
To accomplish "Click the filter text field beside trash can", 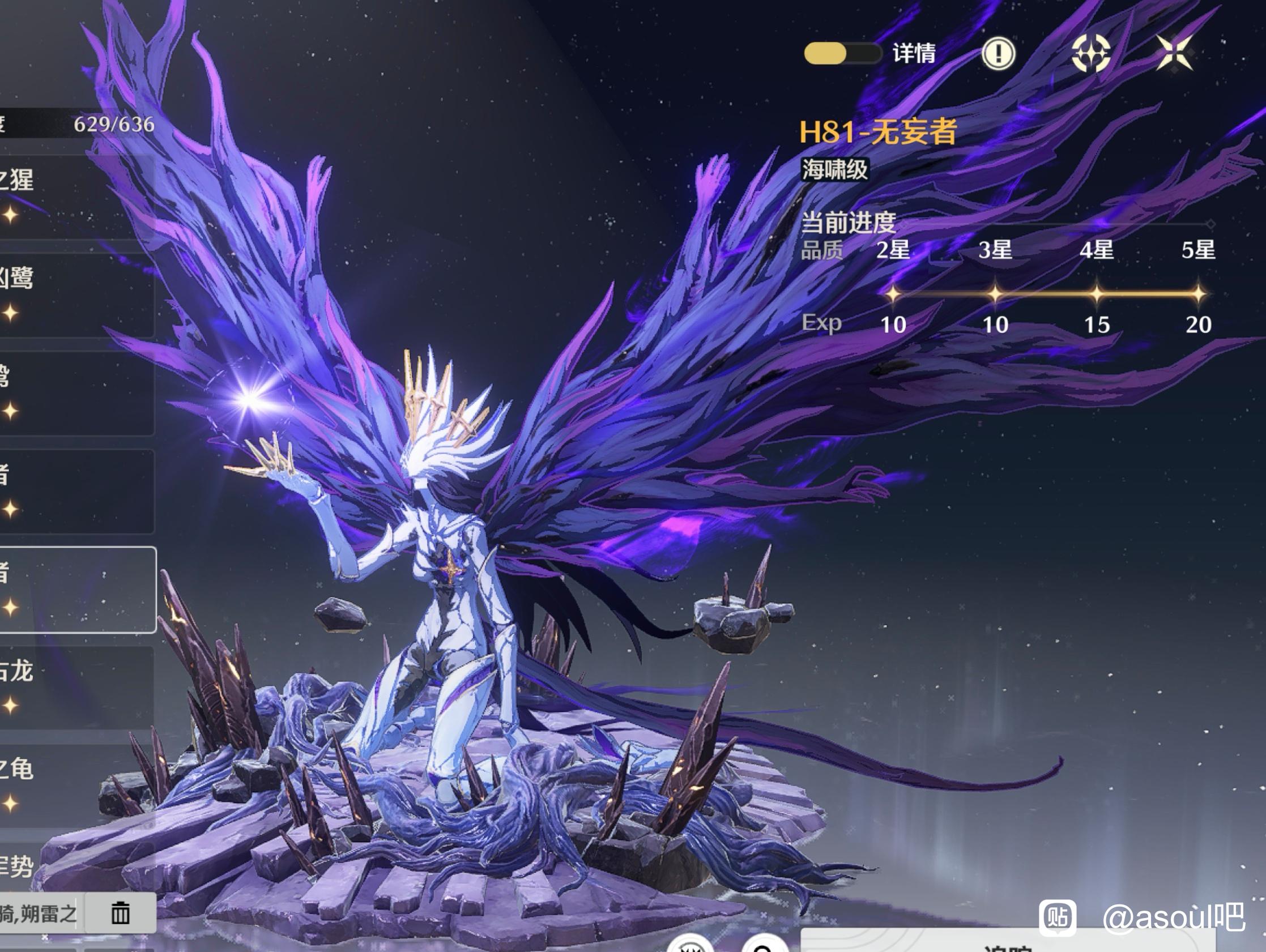I will [x=39, y=913].
